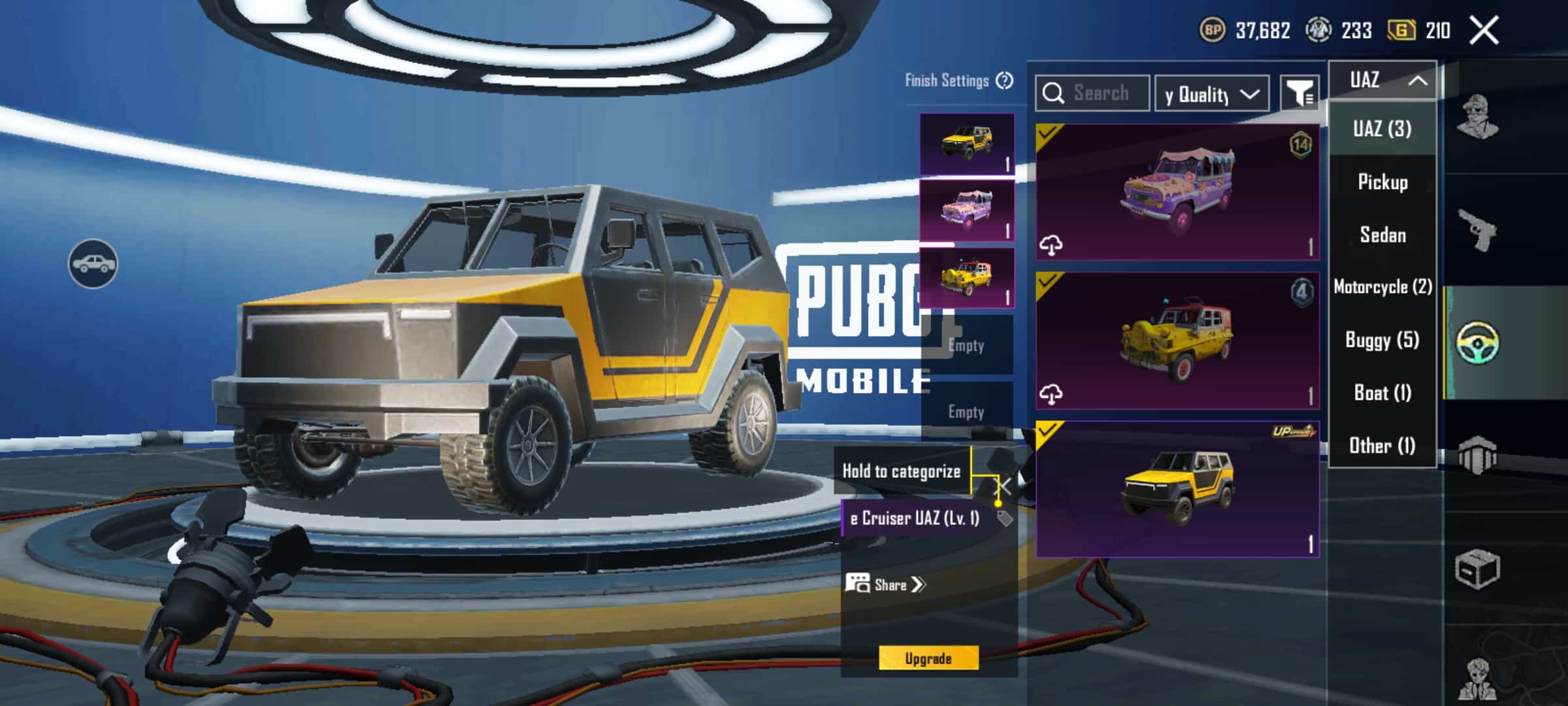Switch to the weapons pistol tab
This screenshot has width=1568, height=706.
coord(1477,230)
